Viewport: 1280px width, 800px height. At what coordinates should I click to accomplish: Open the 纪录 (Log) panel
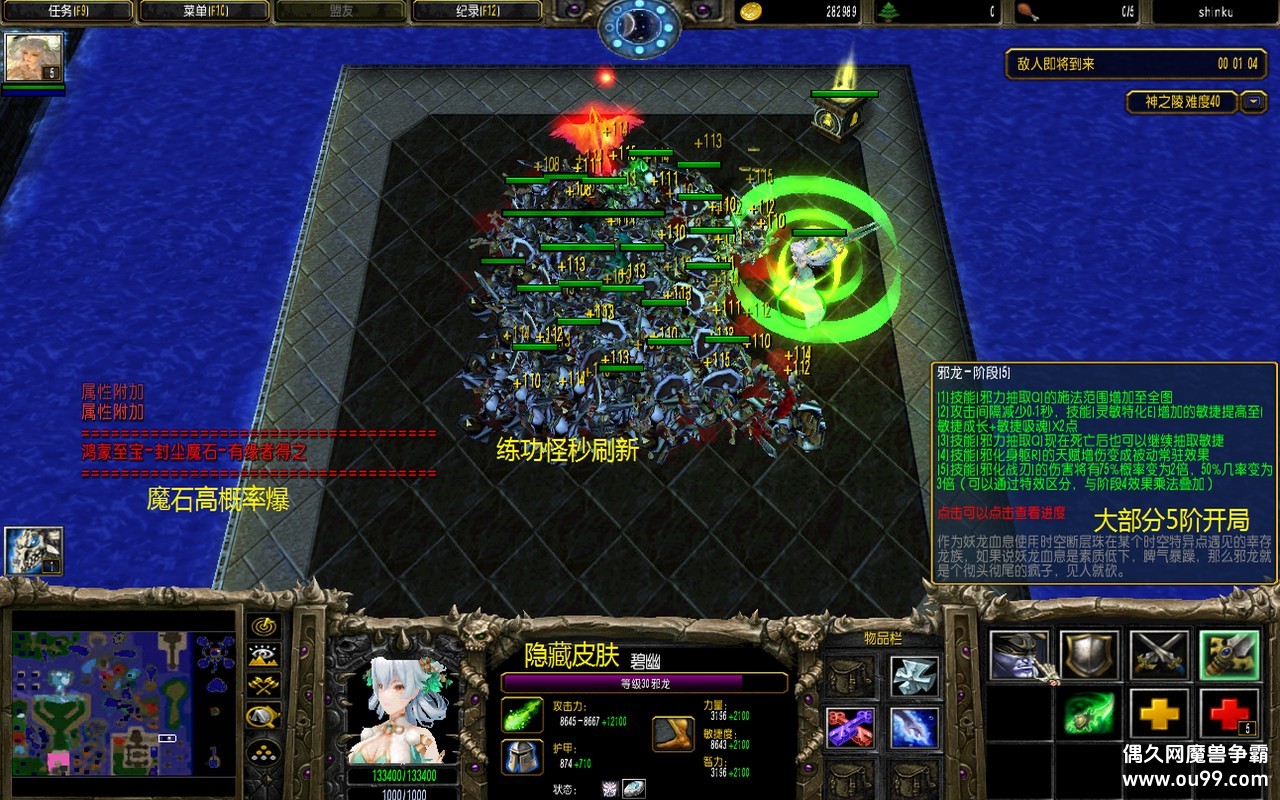477,12
